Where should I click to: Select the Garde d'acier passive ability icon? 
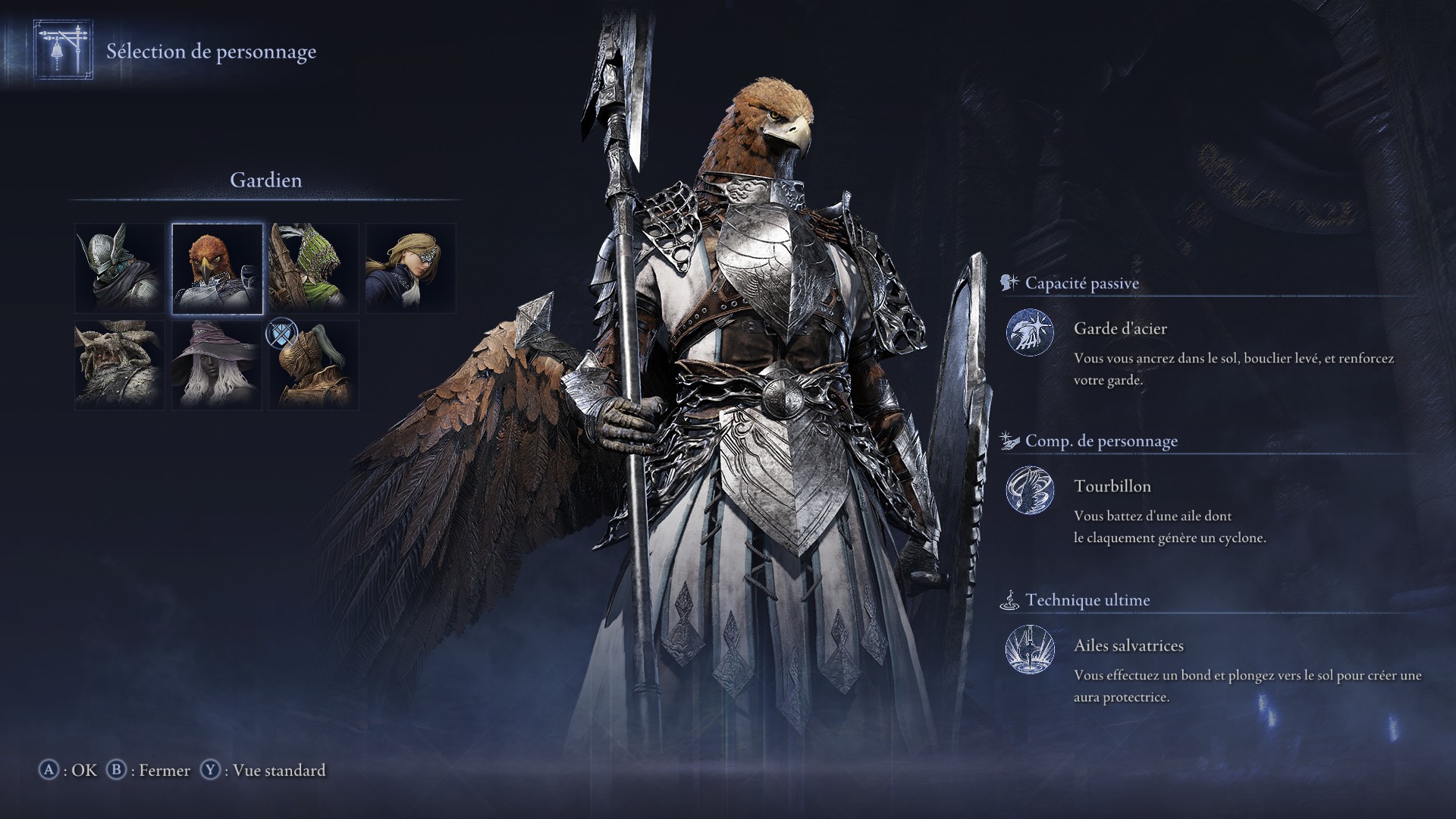pos(1031,332)
